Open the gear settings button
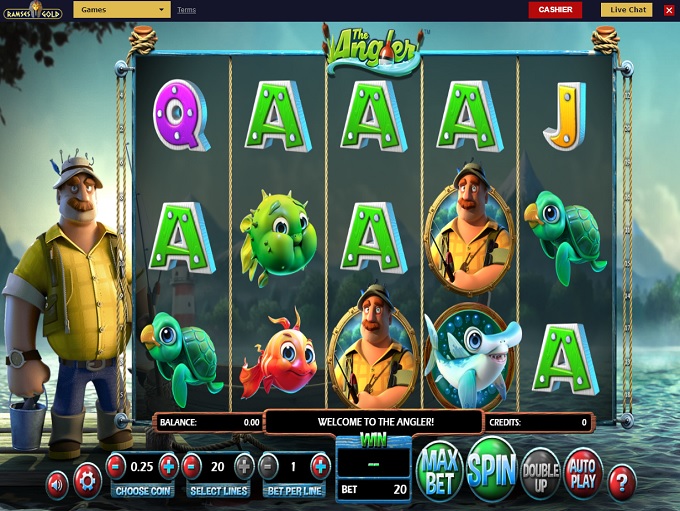 tap(87, 482)
